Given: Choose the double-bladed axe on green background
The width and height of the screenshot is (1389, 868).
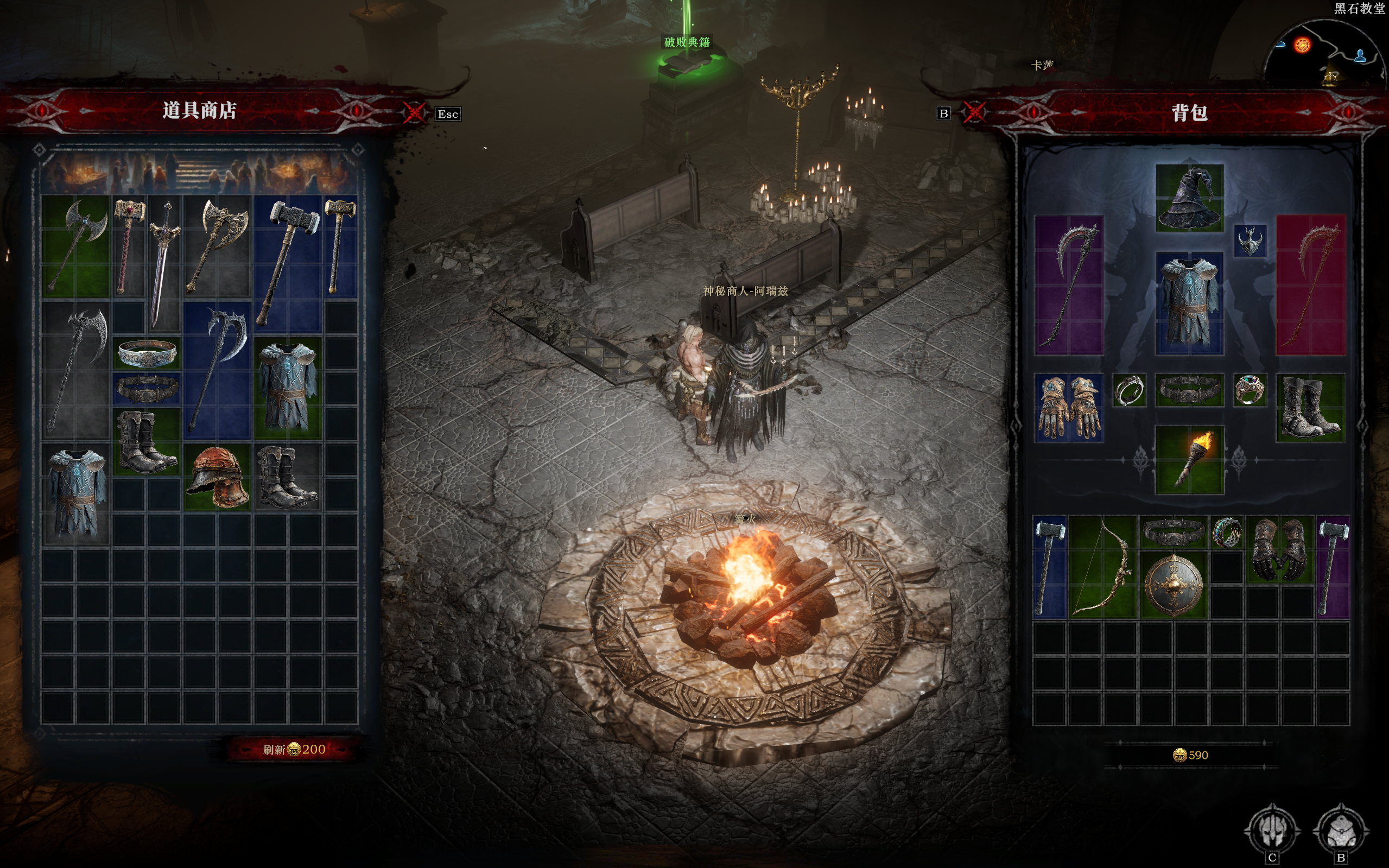Looking at the screenshot, I should (x=76, y=245).
